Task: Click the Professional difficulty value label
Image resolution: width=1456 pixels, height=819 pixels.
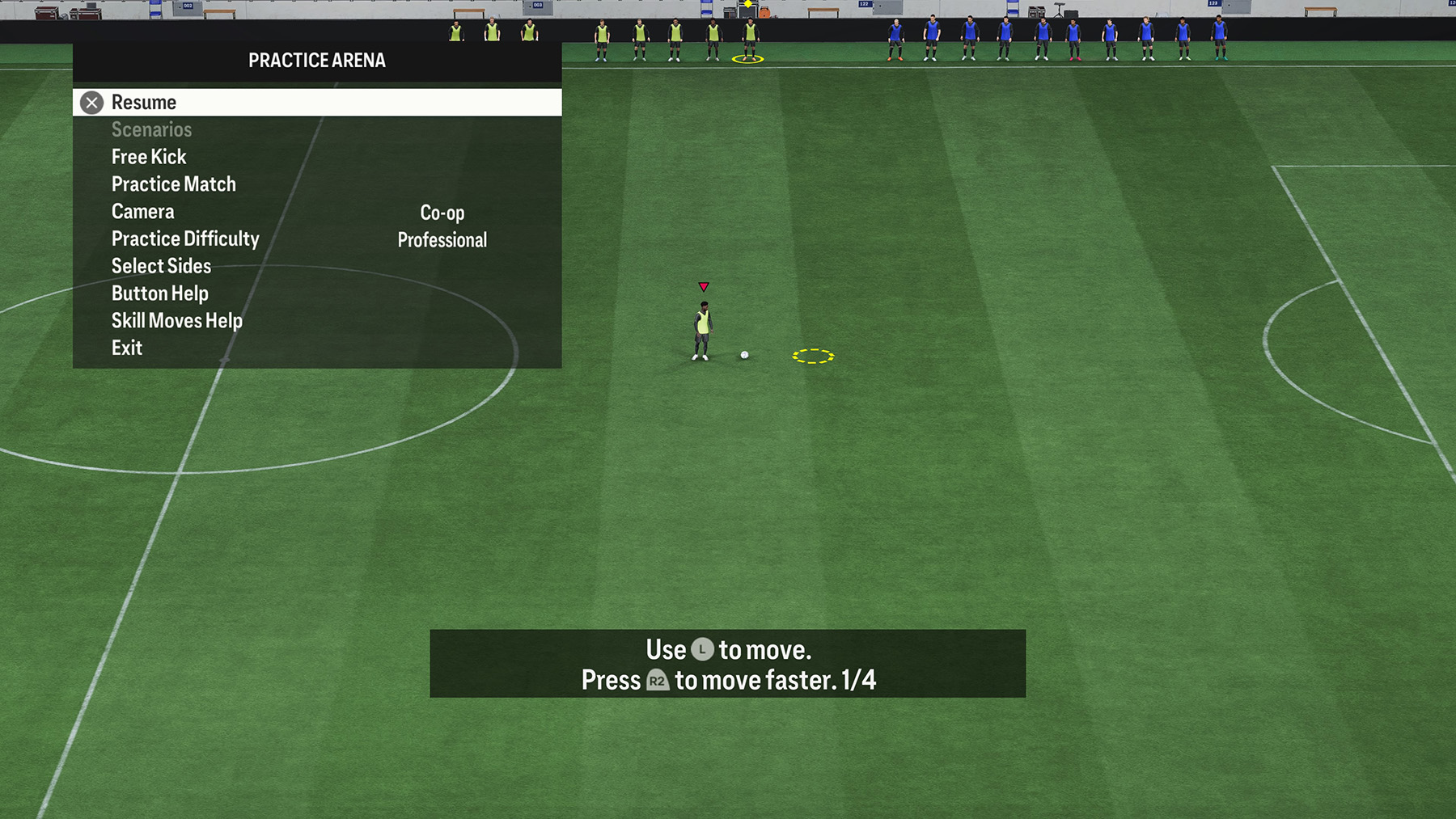Action: coord(442,239)
